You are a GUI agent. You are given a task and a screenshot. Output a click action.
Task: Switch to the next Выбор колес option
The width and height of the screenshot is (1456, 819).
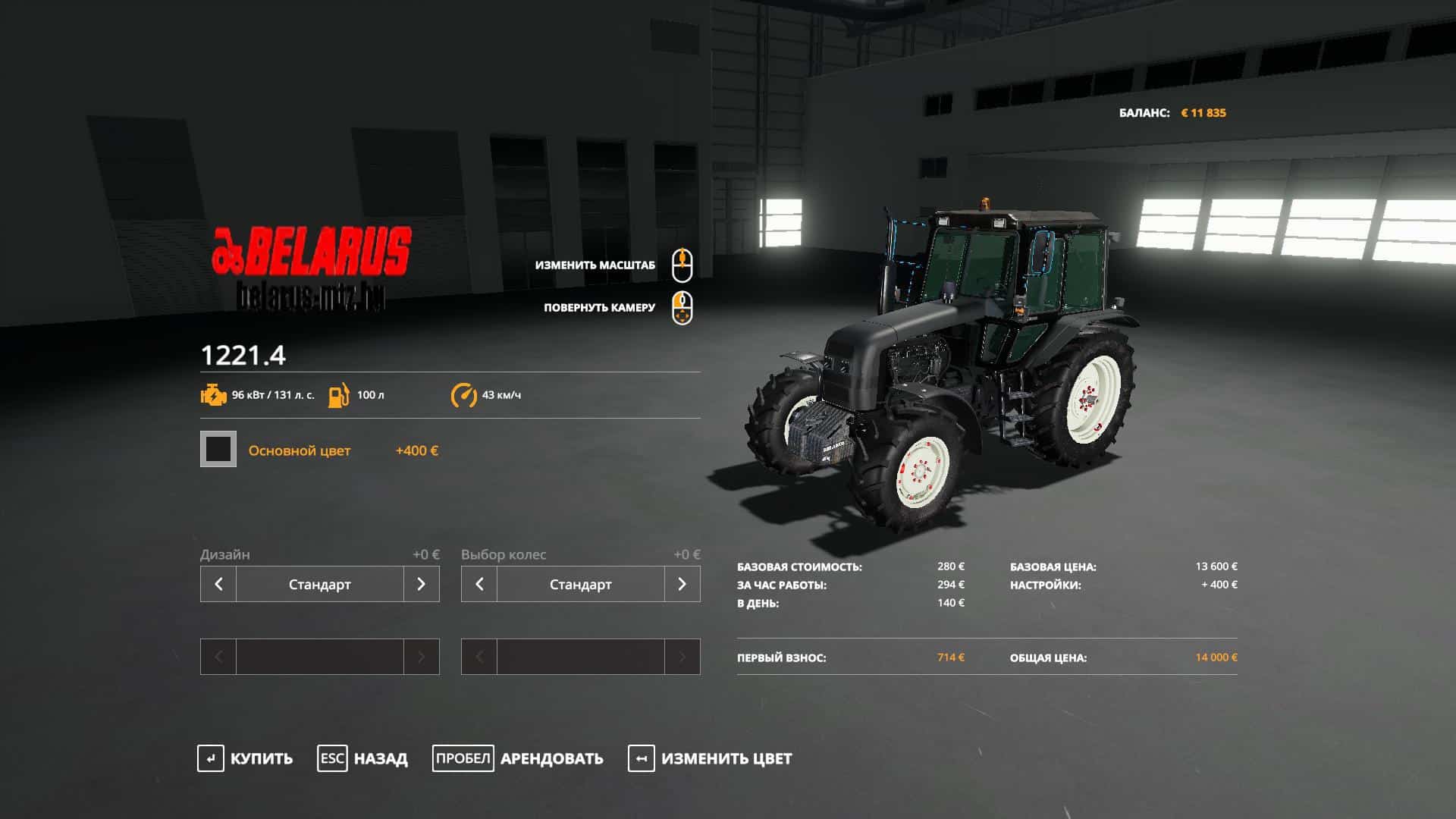pos(682,584)
